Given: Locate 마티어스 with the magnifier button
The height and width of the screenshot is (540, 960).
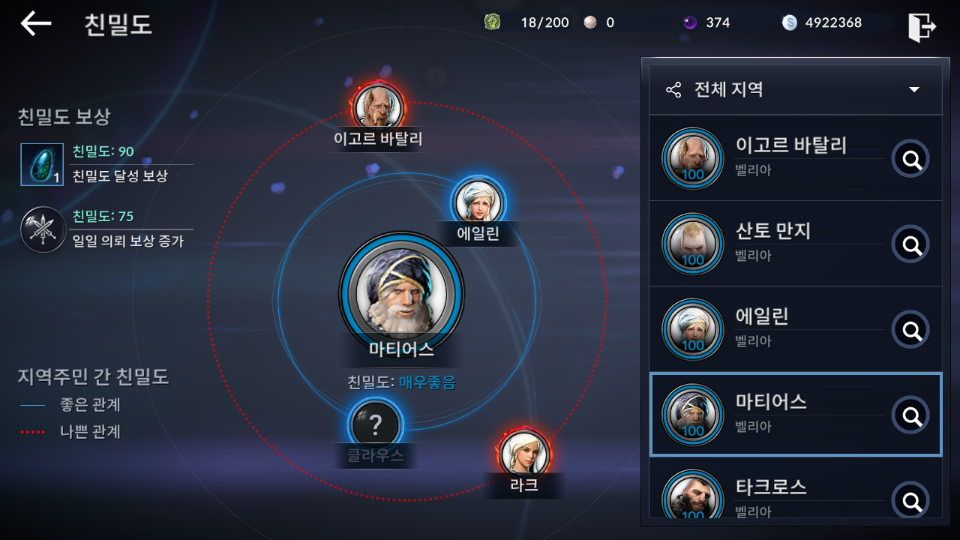Looking at the screenshot, I should (910, 415).
